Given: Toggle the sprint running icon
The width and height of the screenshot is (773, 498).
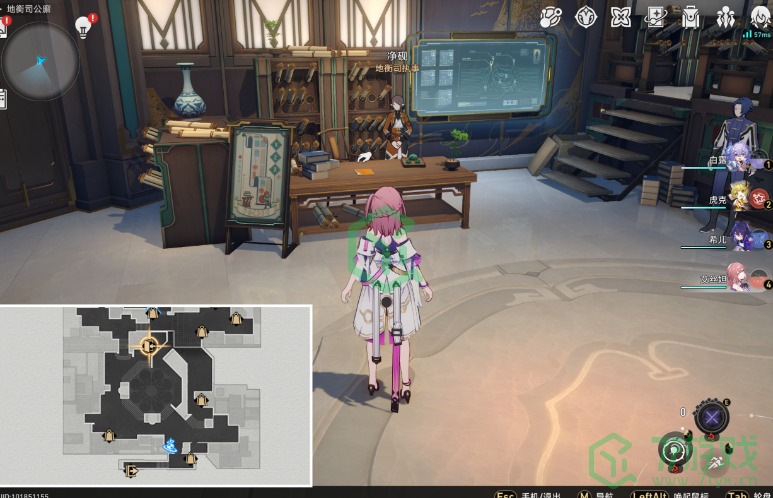Looking at the screenshot, I should point(717,461).
